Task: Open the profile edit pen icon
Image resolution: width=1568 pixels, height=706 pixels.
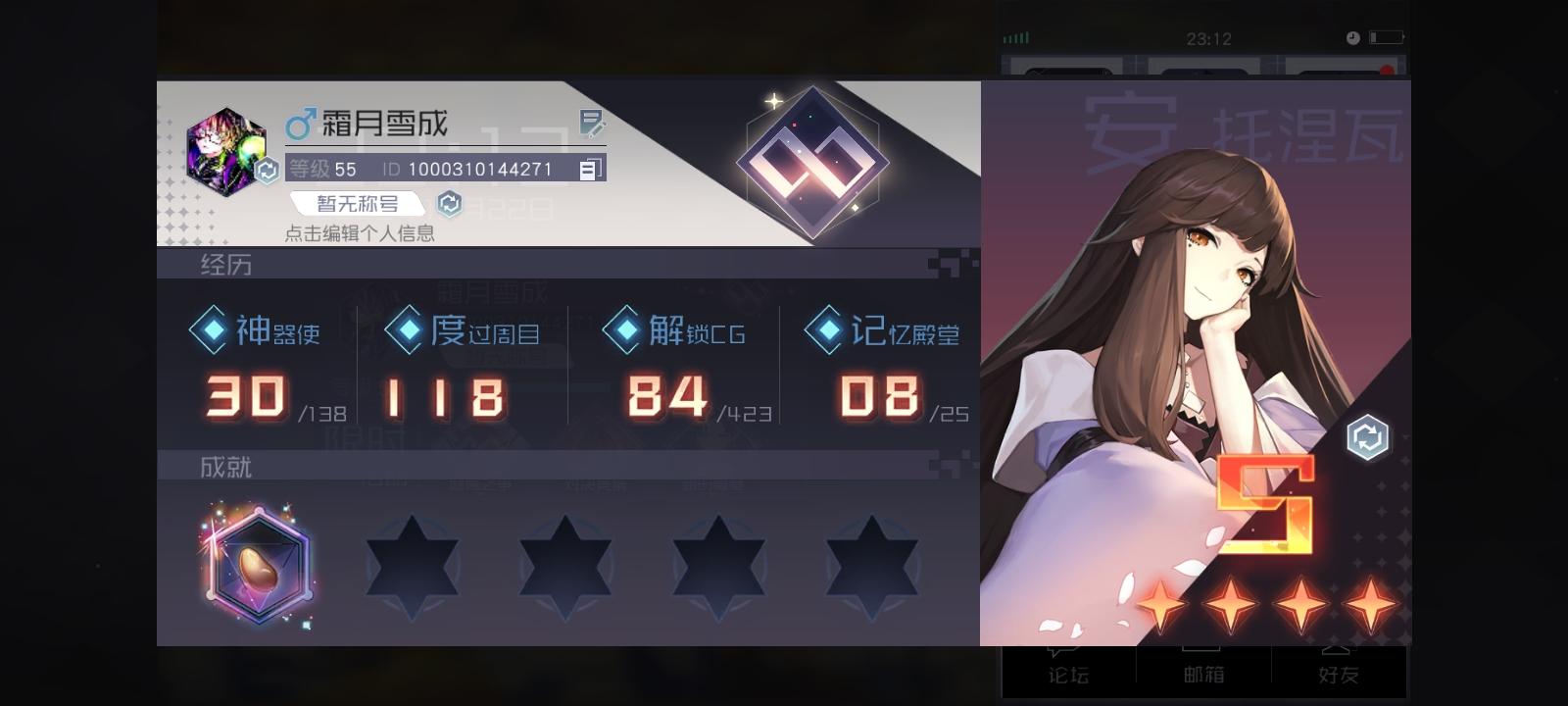Action: coord(590,124)
